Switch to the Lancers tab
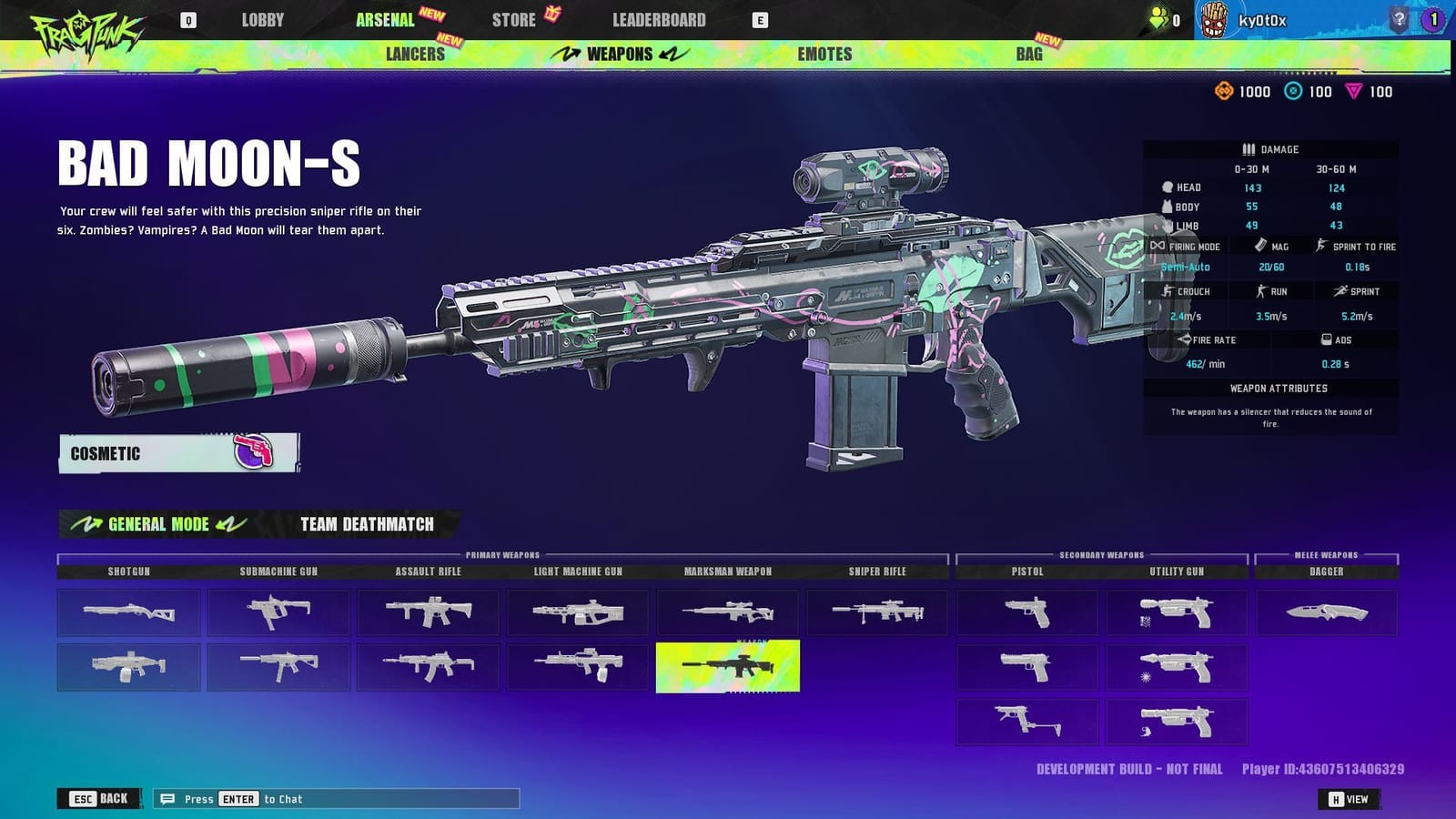The image size is (1456, 819). coord(418,55)
